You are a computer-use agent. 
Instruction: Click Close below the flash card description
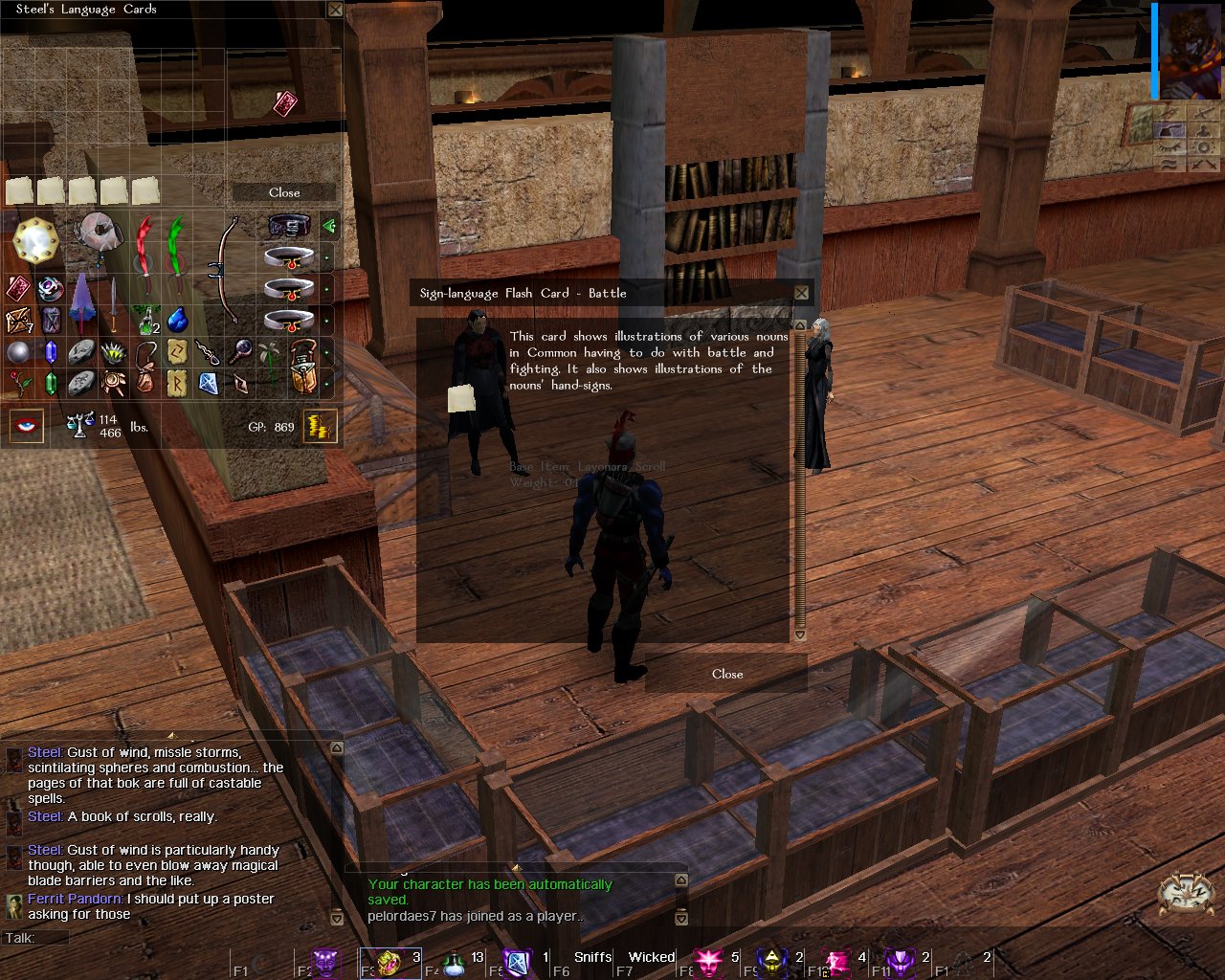click(x=727, y=674)
